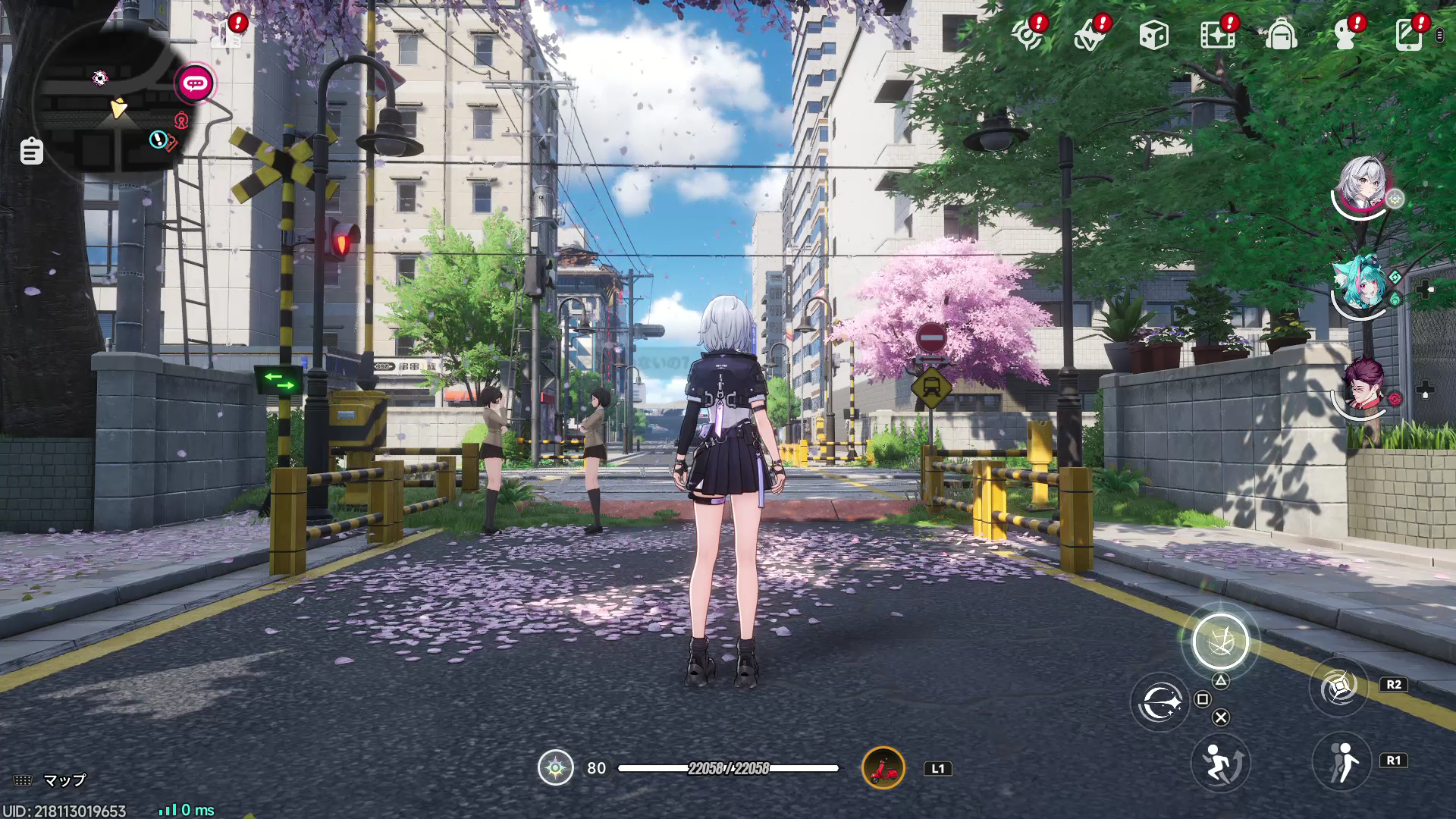Select the pink chat bubble marker on minimap
The image size is (1456, 819).
194,83
